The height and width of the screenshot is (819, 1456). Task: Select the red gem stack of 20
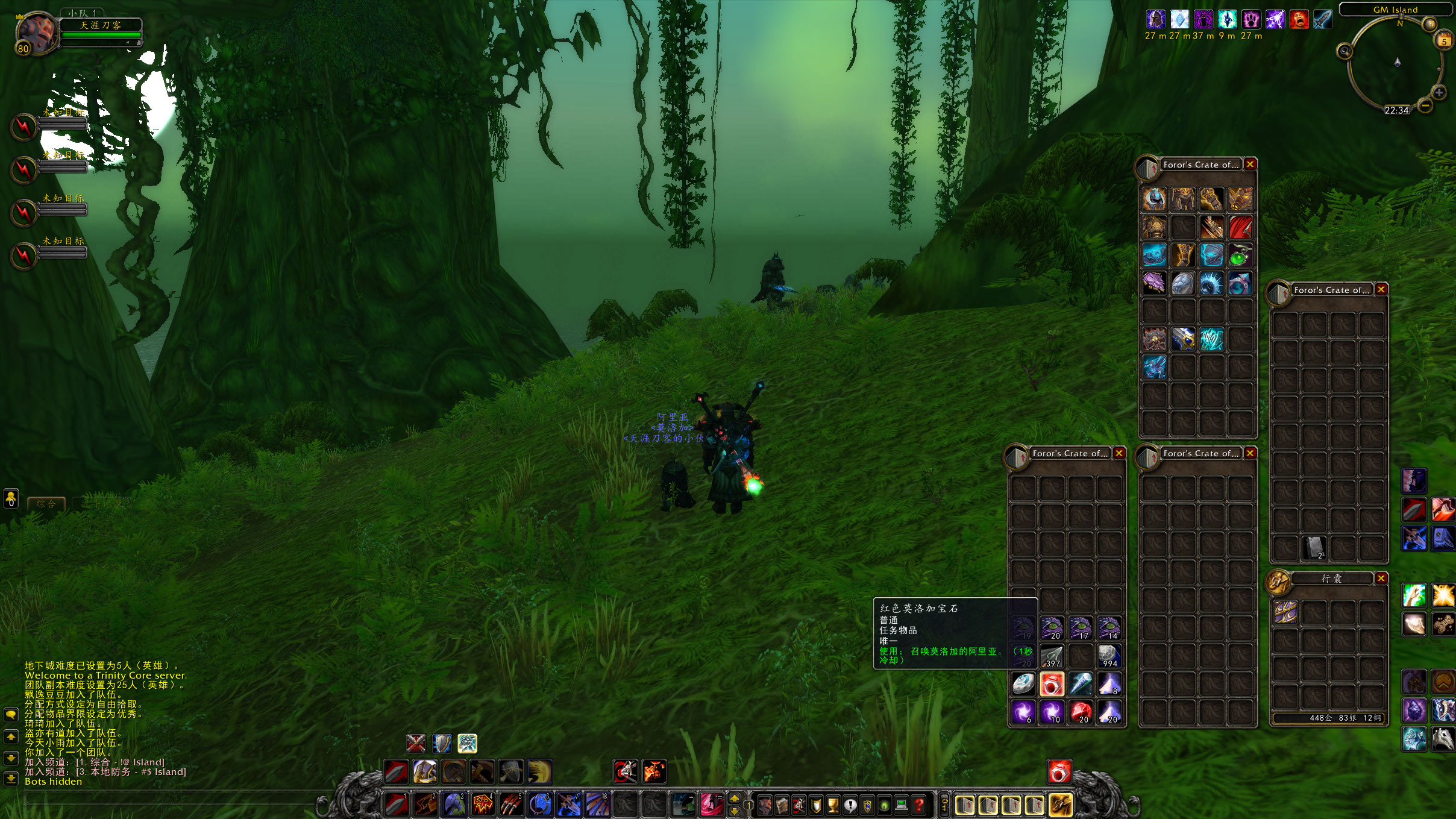pyautogui.click(x=1081, y=712)
